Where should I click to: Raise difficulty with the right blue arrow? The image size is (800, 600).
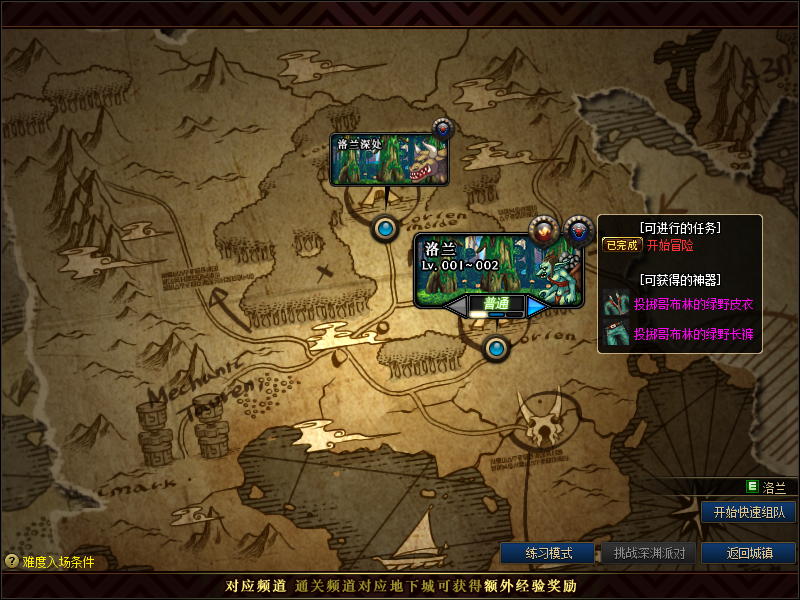[537, 307]
